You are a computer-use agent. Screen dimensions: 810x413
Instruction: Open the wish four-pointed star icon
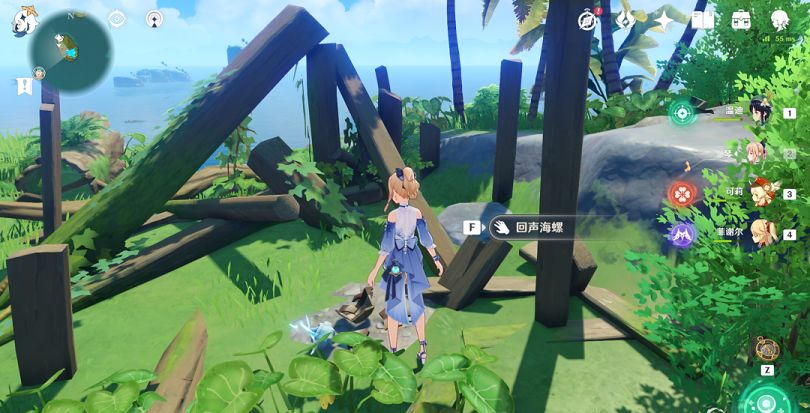click(x=664, y=19)
